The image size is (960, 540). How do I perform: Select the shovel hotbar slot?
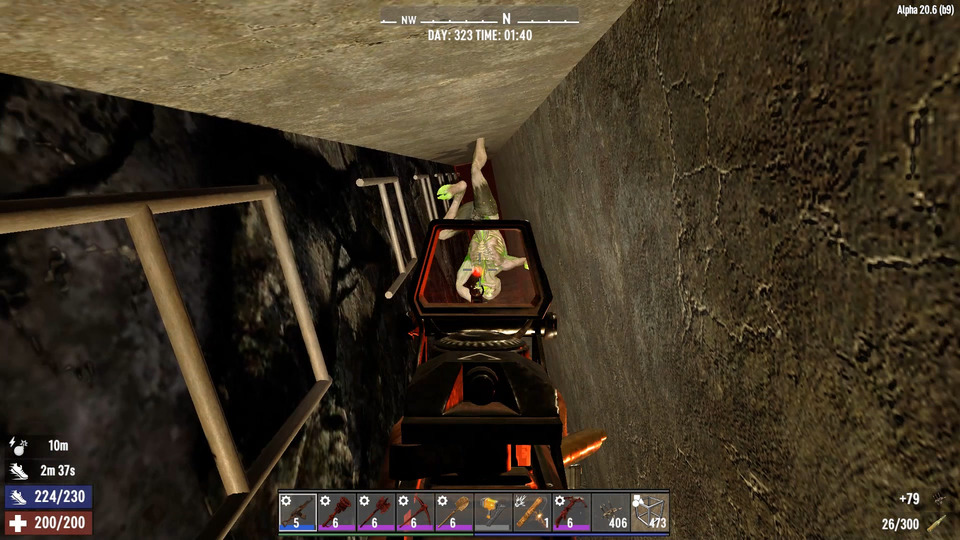[x=454, y=511]
